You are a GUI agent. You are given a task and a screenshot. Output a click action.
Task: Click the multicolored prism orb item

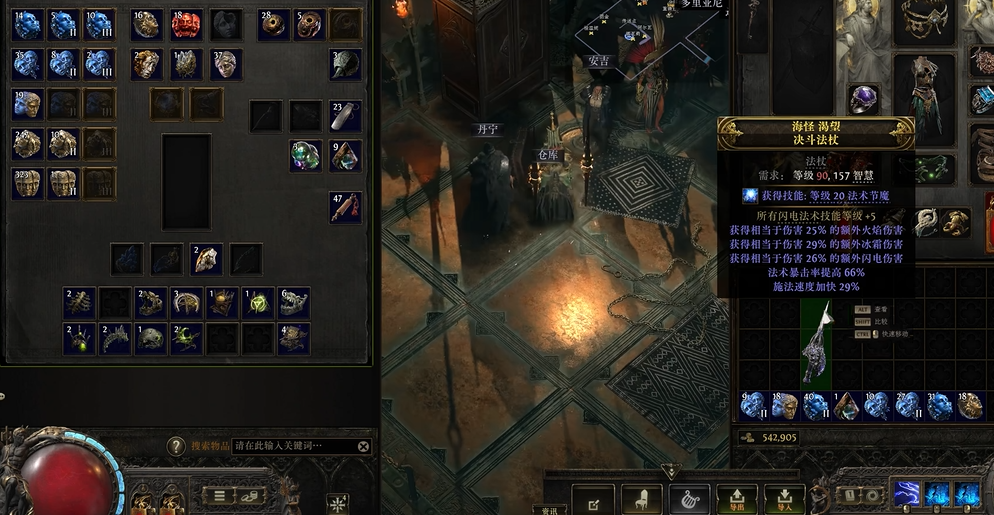(x=305, y=155)
